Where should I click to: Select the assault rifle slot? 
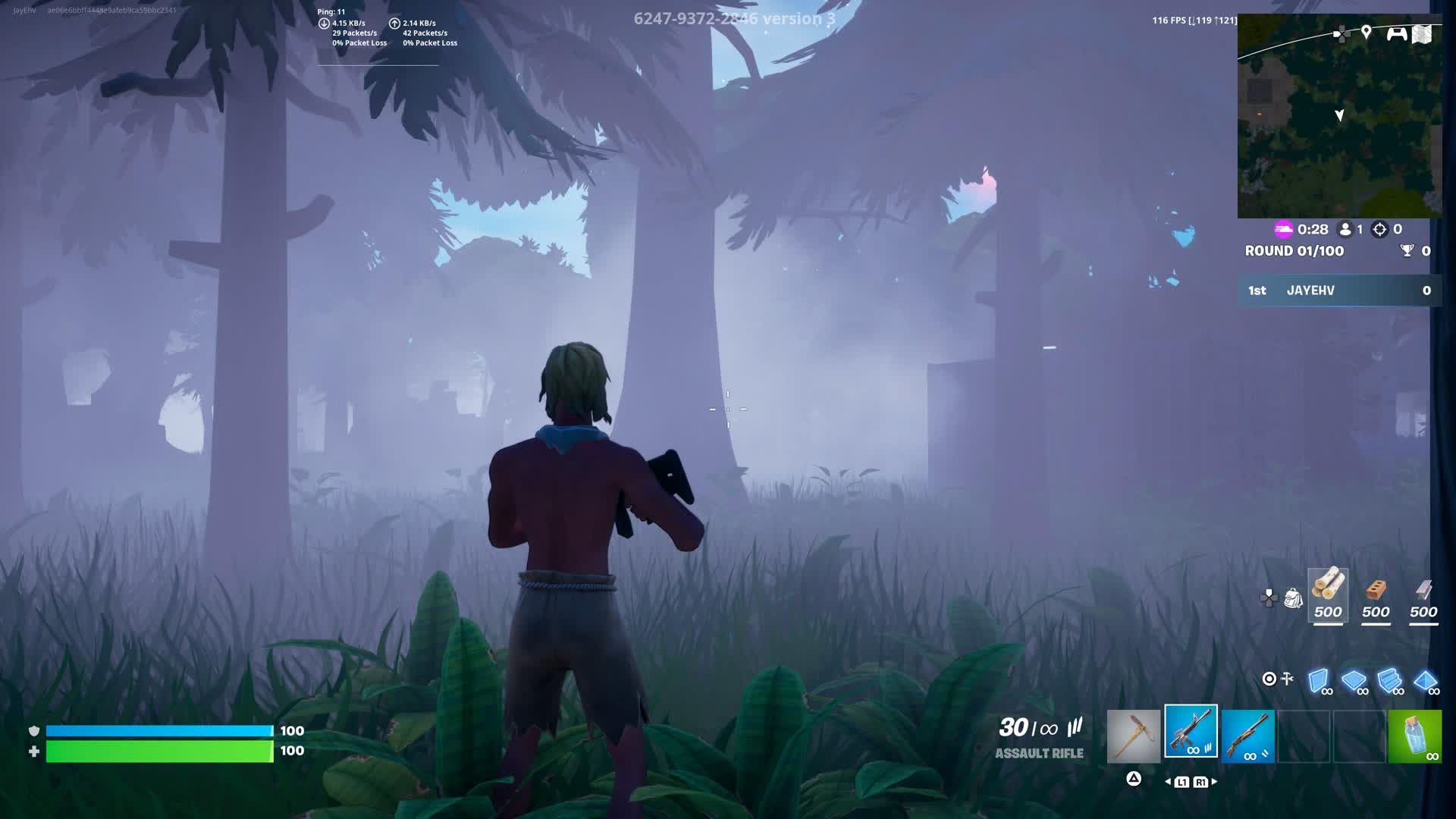(x=1191, y=732)
